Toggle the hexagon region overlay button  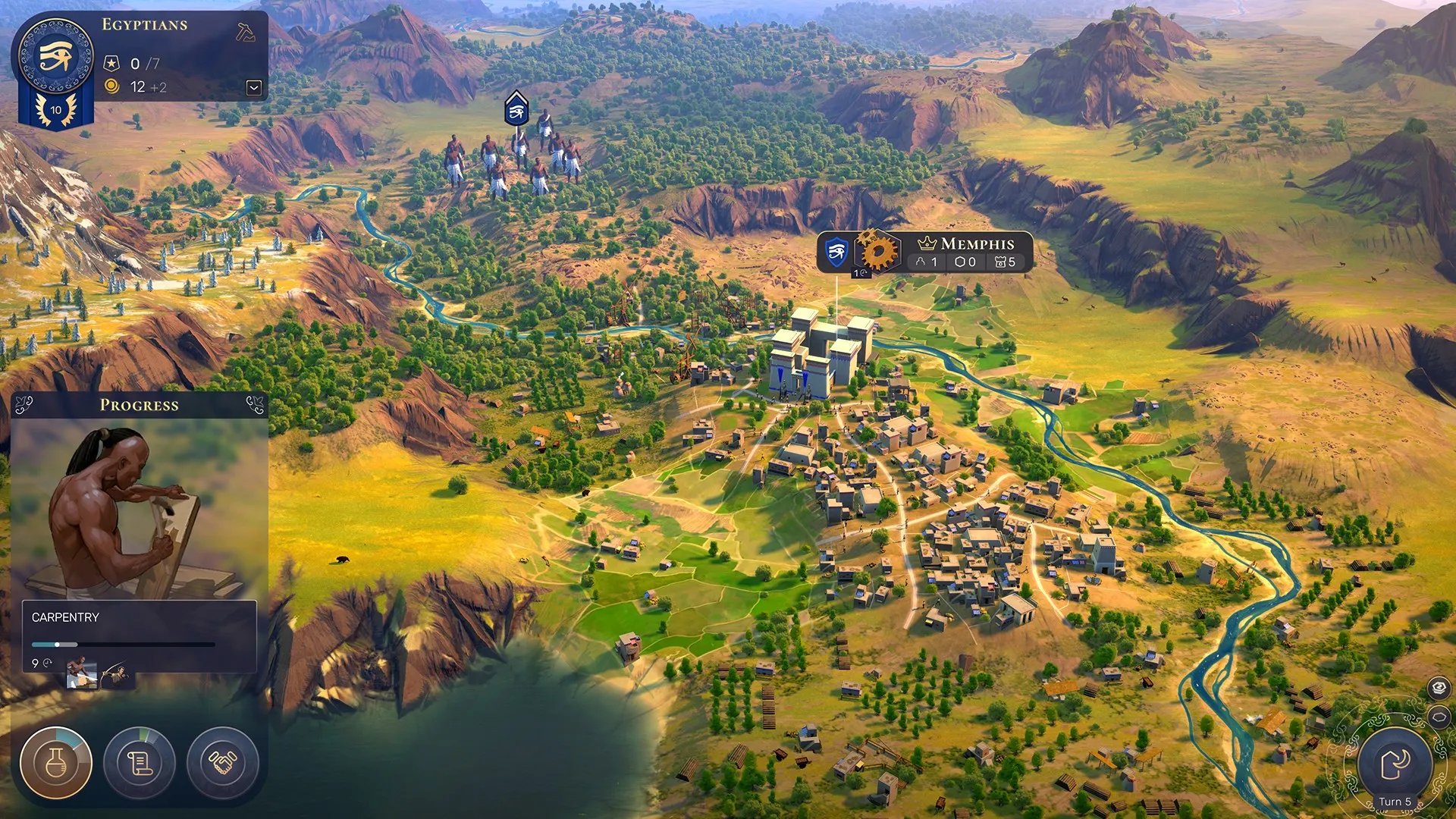(x=1438, y=716)
